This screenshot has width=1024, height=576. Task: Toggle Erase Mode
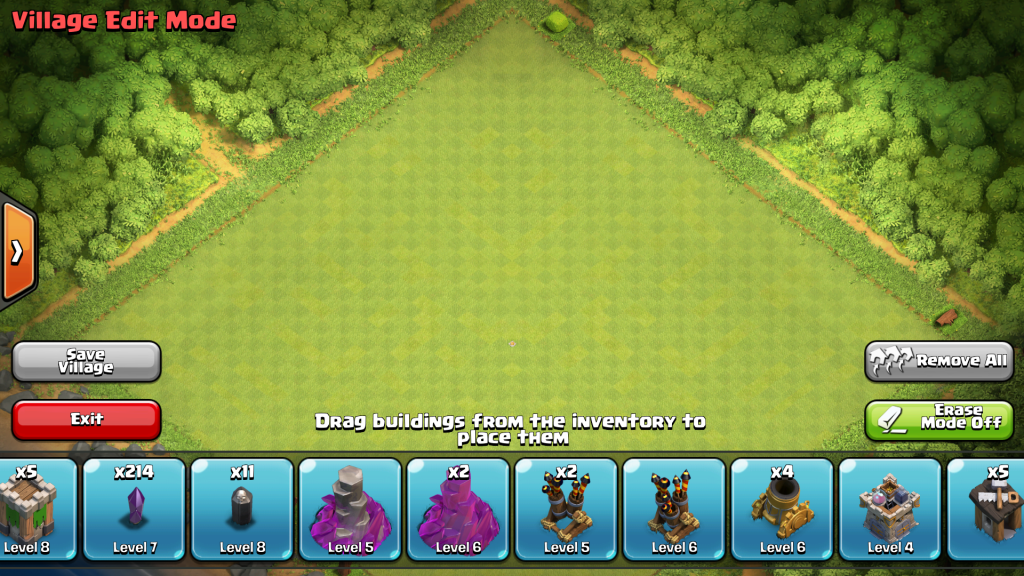(x=939, y=420)
